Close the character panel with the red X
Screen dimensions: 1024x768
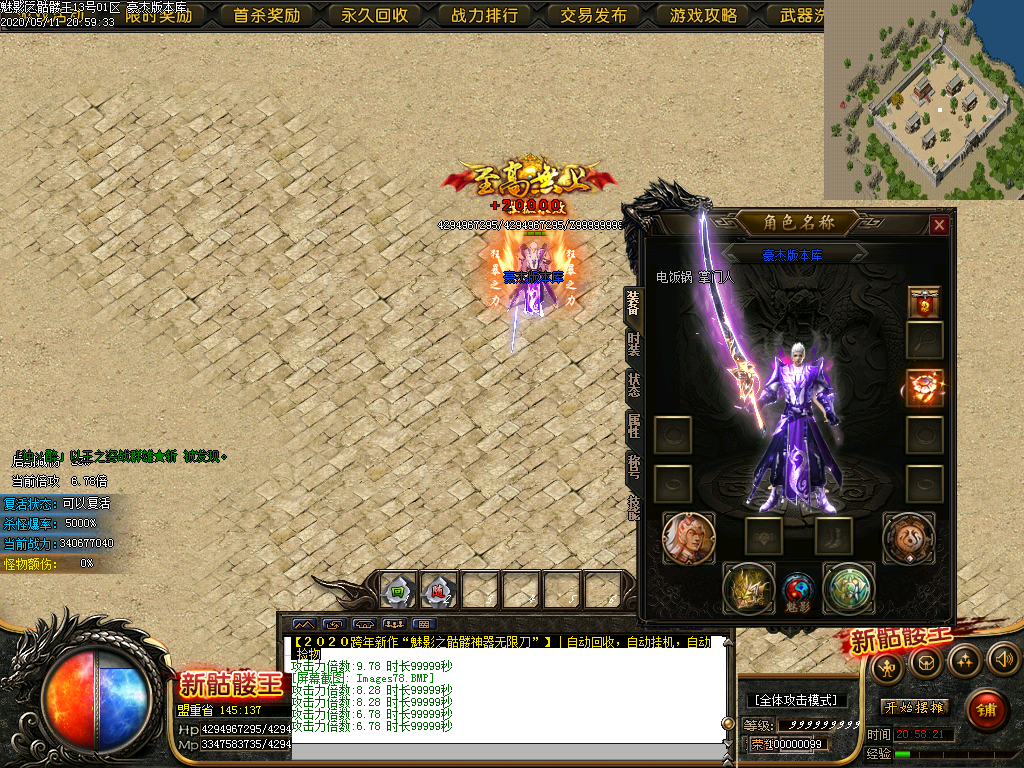(938, 225)
